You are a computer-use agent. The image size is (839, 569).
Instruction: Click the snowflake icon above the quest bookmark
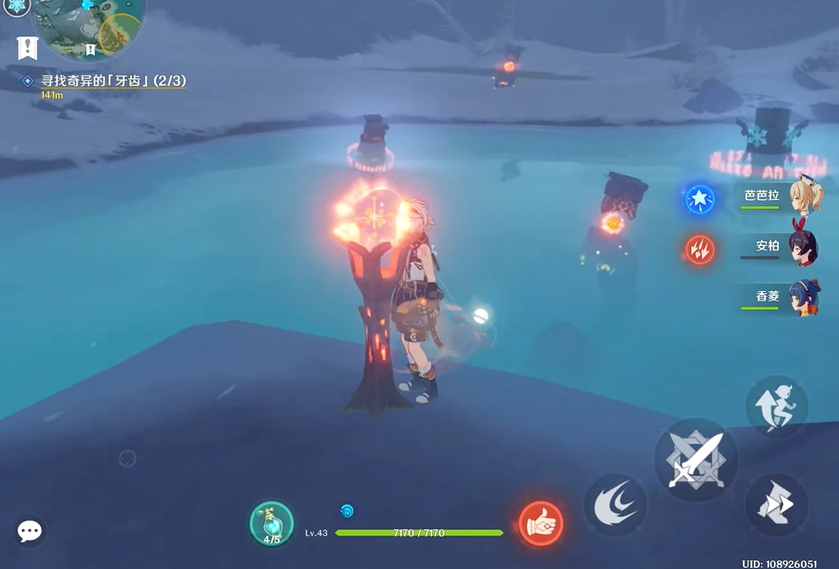(x=18, y=6)
